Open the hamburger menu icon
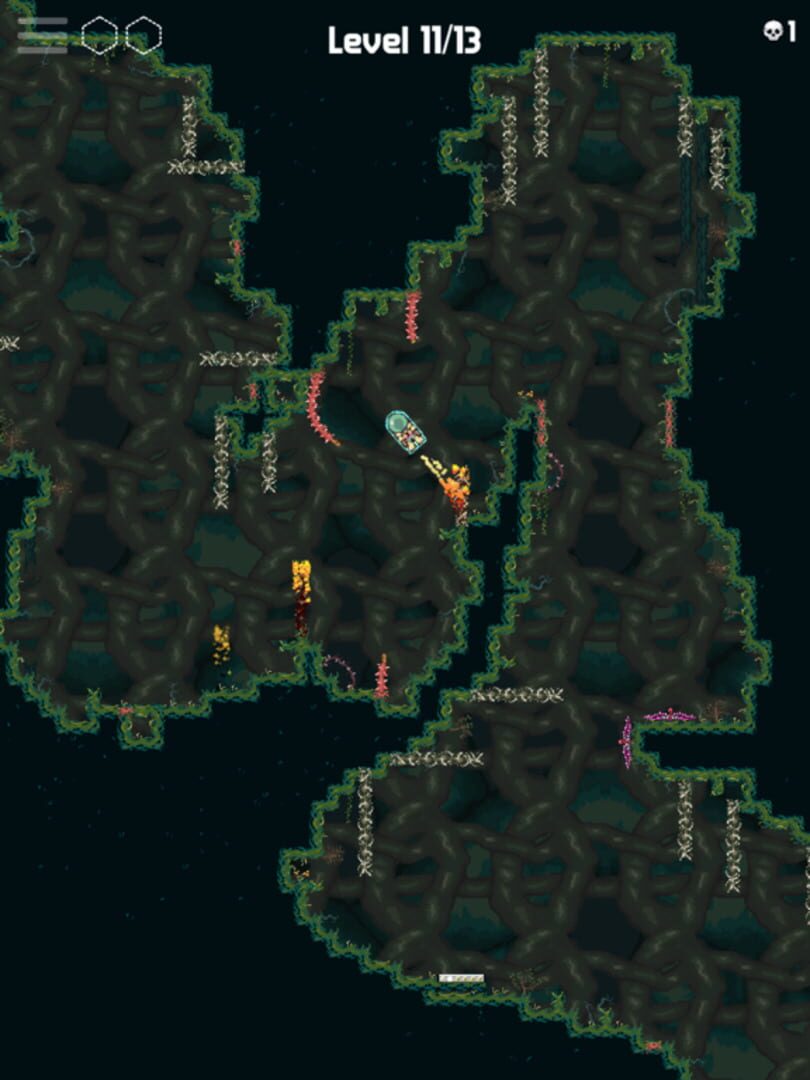 42,35
